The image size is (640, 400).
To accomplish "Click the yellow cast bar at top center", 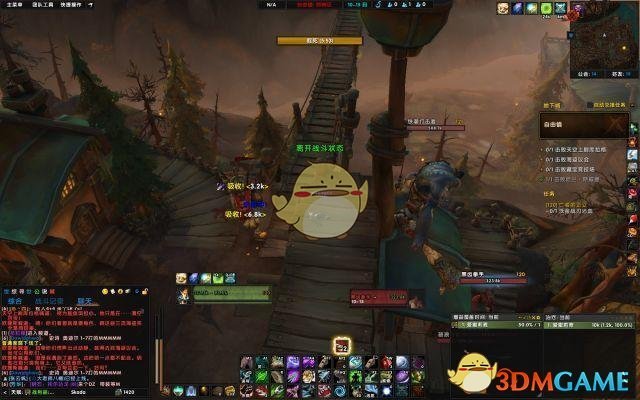I will (x=305, y=41).
